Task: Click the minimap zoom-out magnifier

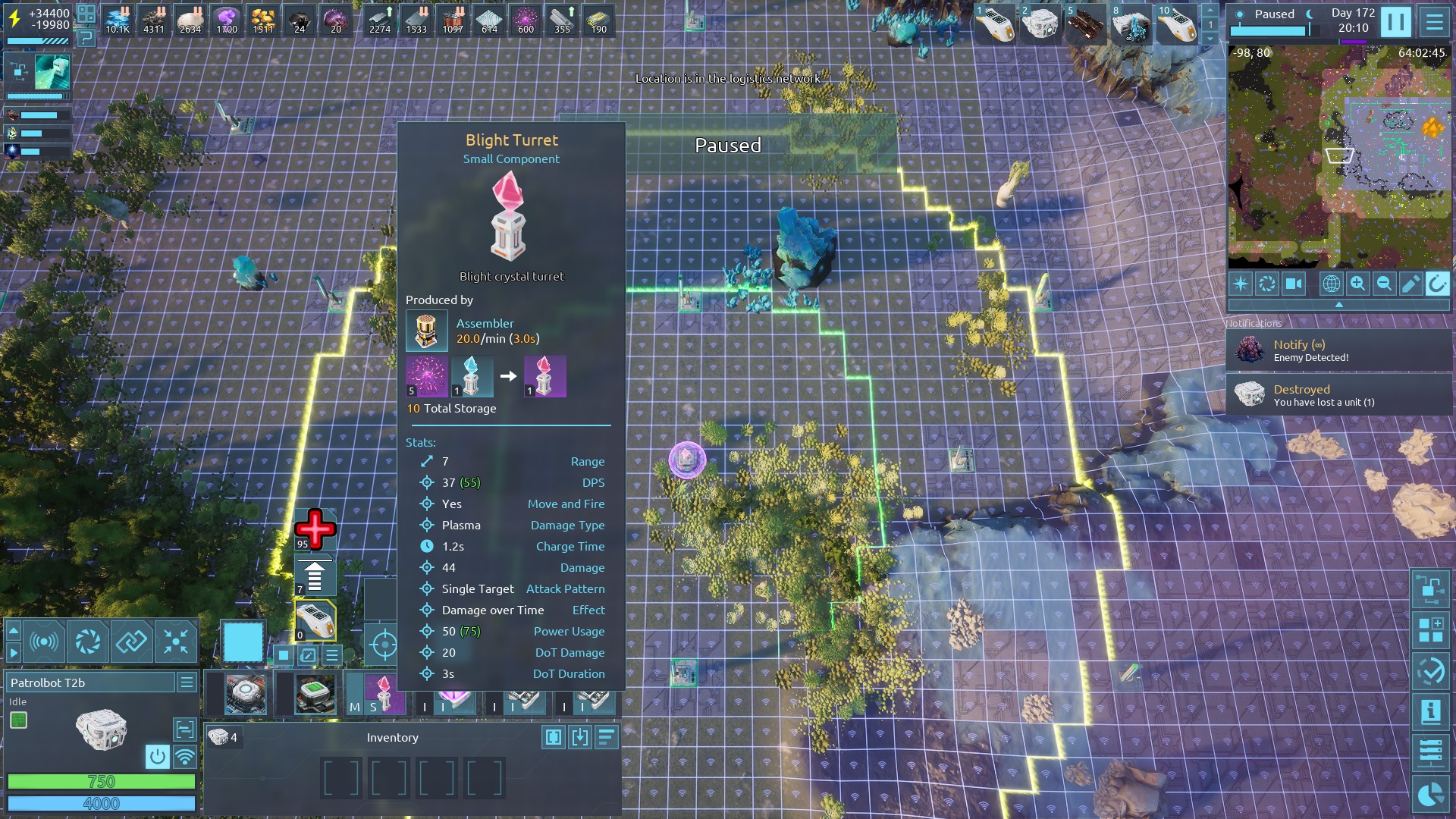Action: [x=1384, y=284]
